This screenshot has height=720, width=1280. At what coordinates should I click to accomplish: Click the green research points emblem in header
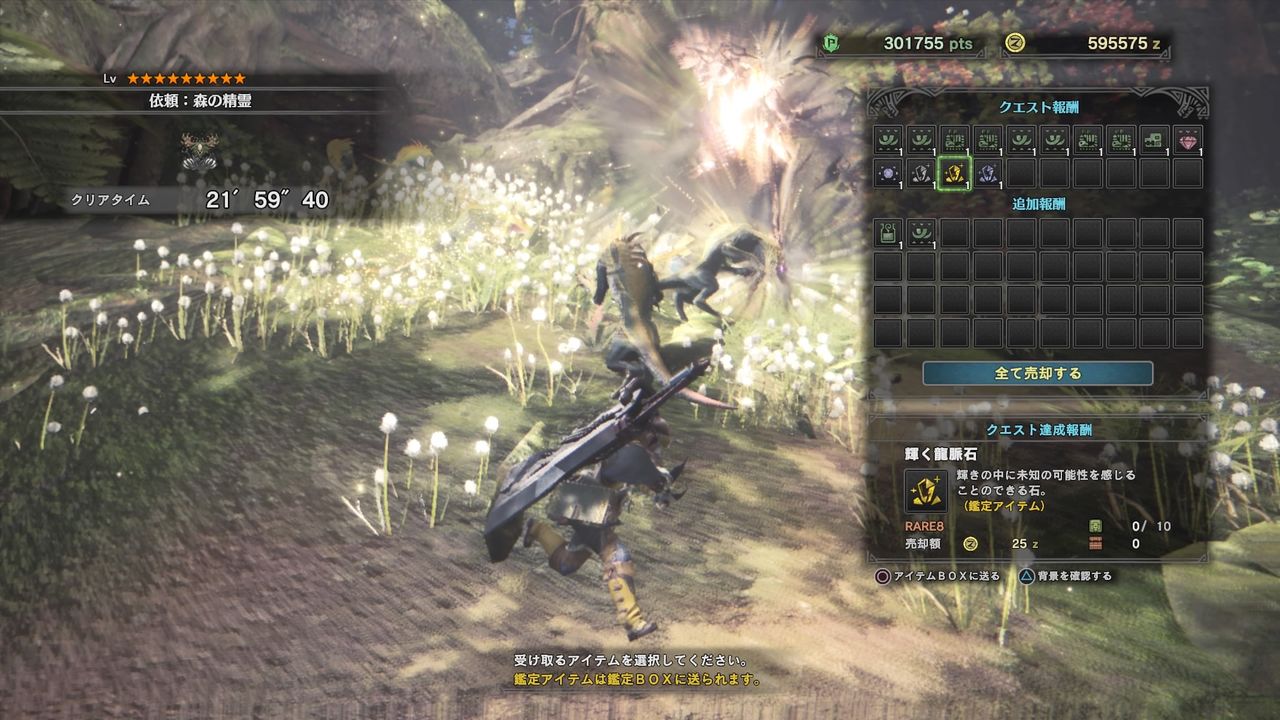click(x=833, y=44)
